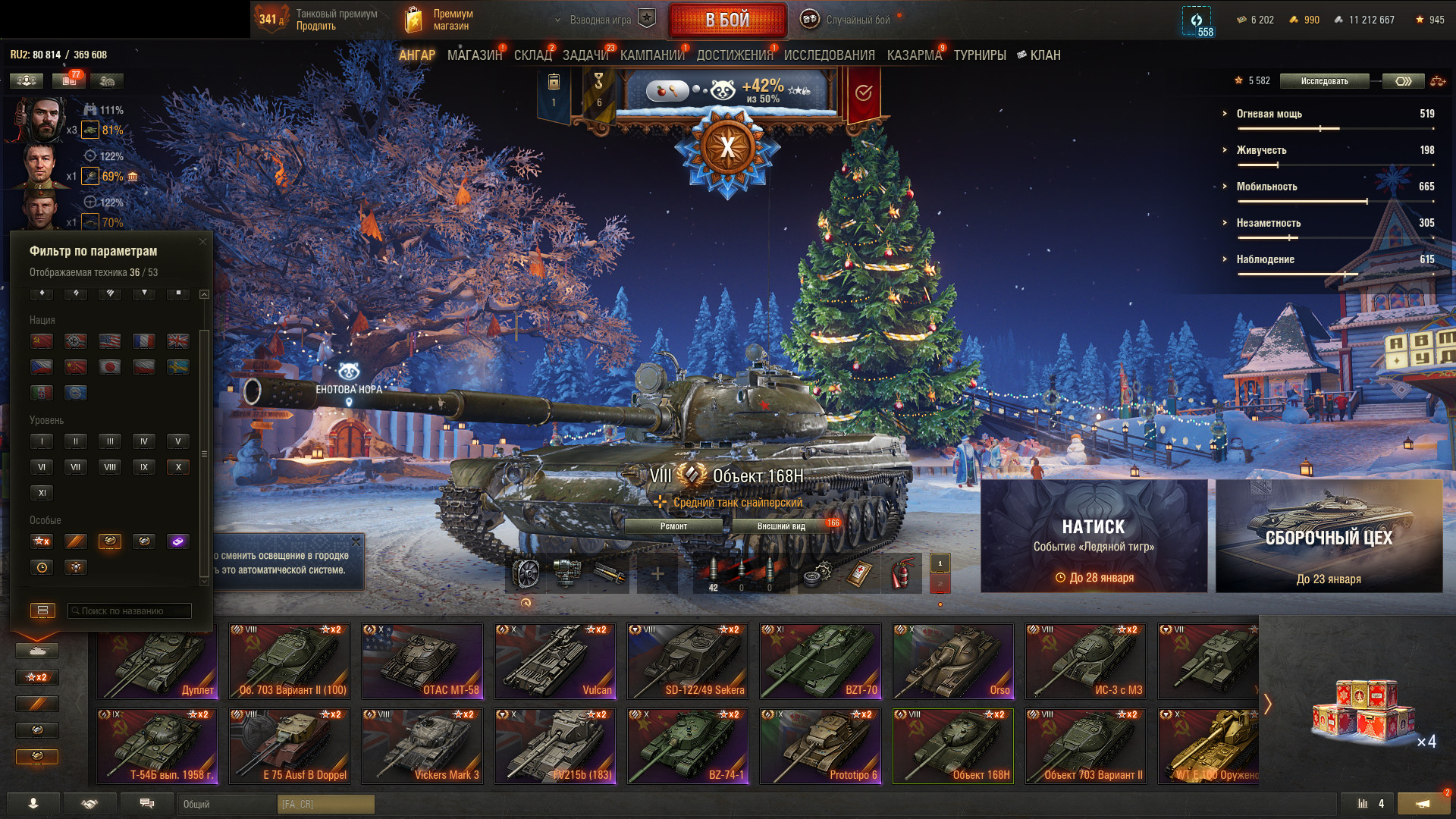
Task: Open the НАТИСК event banner
Action: (1094, 535)
